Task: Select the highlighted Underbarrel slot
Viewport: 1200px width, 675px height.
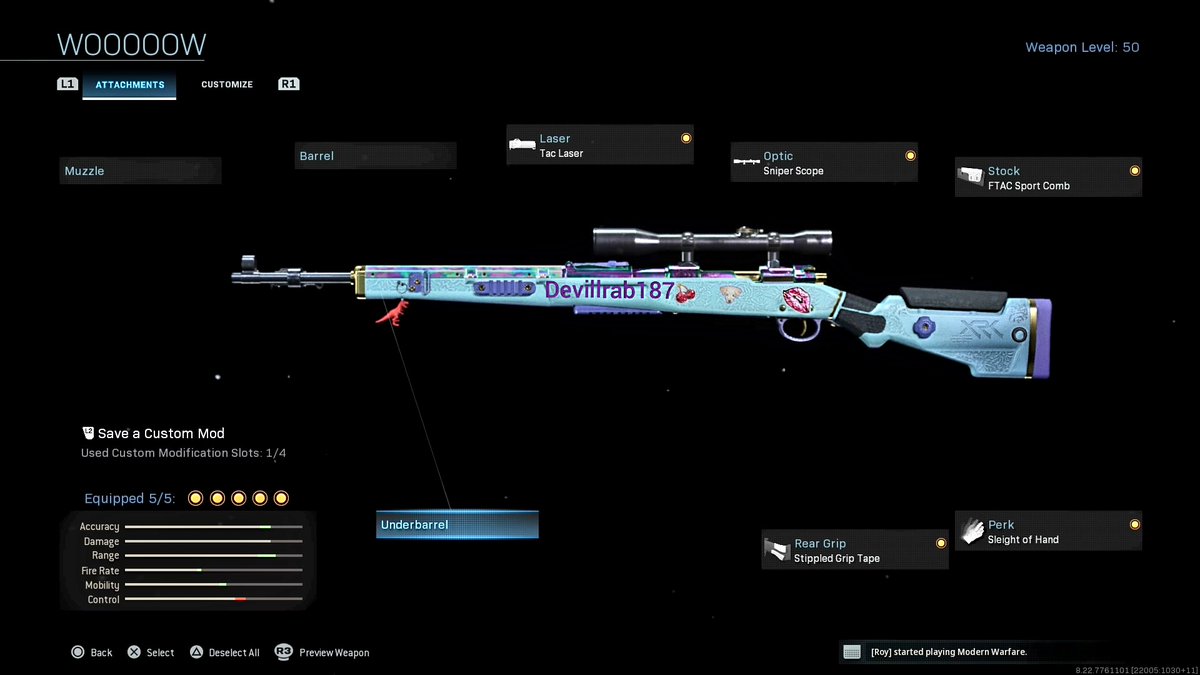Action: (457, 525)
